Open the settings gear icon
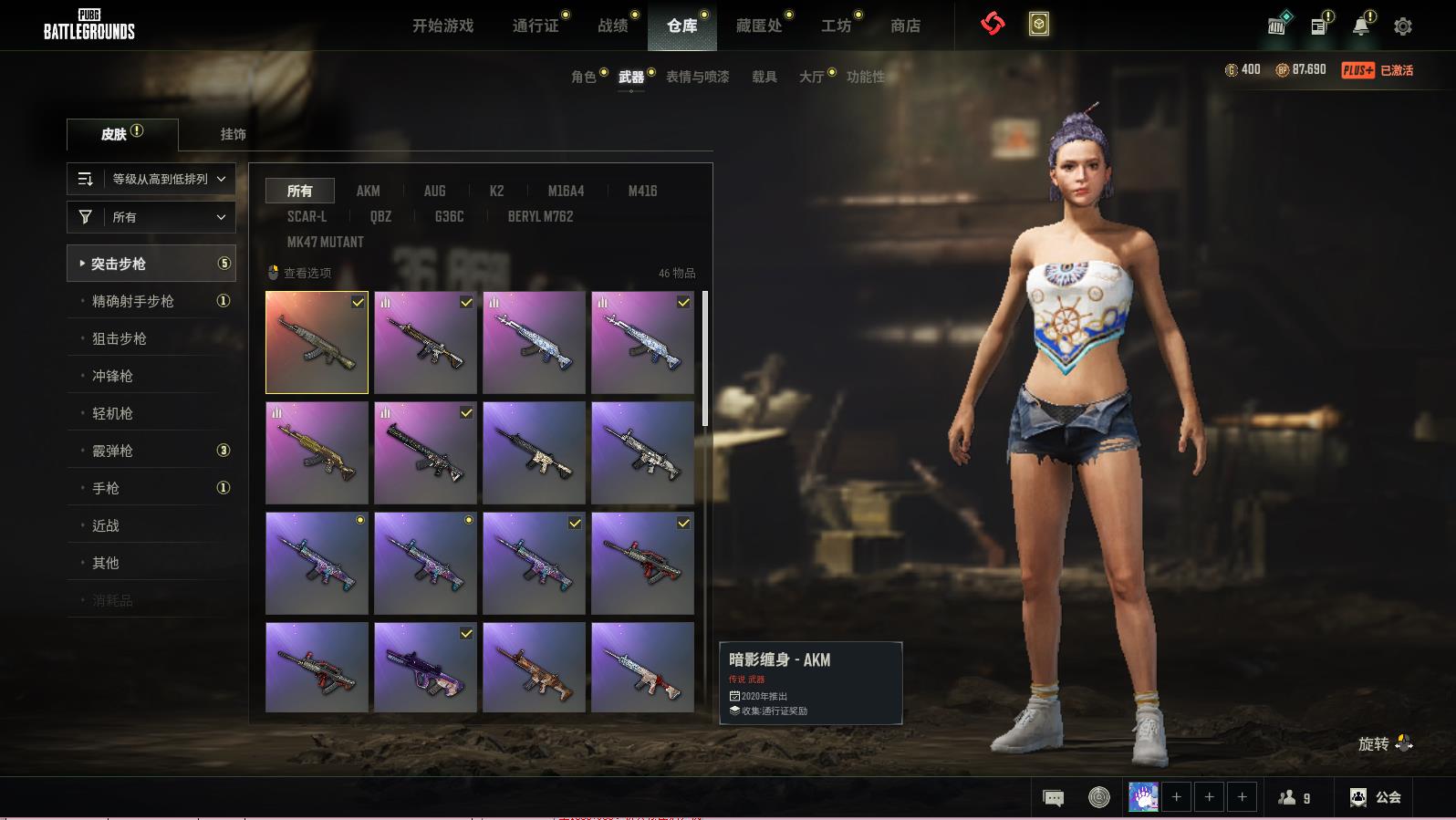1456x820 pixels. point(1403,26)
